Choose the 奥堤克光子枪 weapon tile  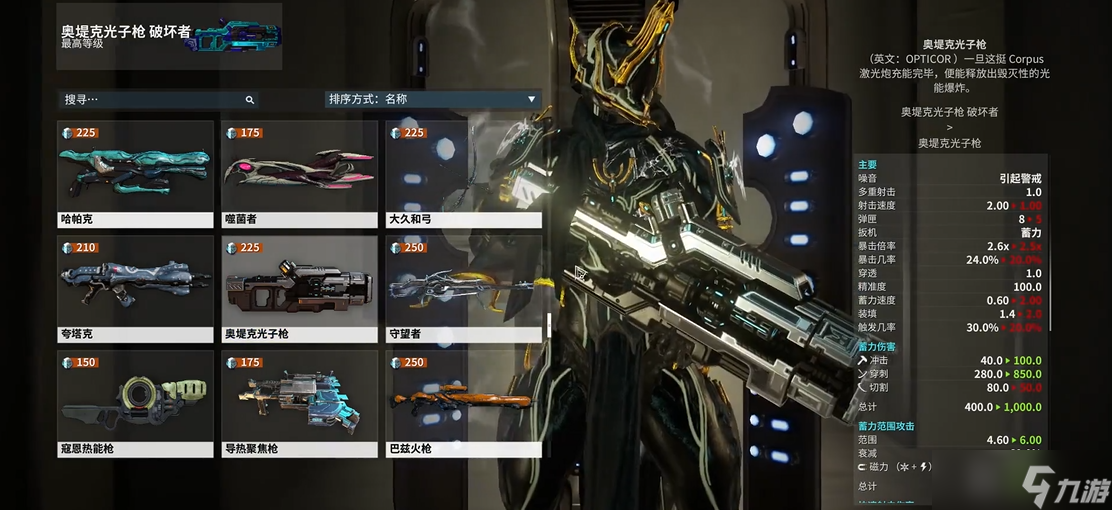299,289
